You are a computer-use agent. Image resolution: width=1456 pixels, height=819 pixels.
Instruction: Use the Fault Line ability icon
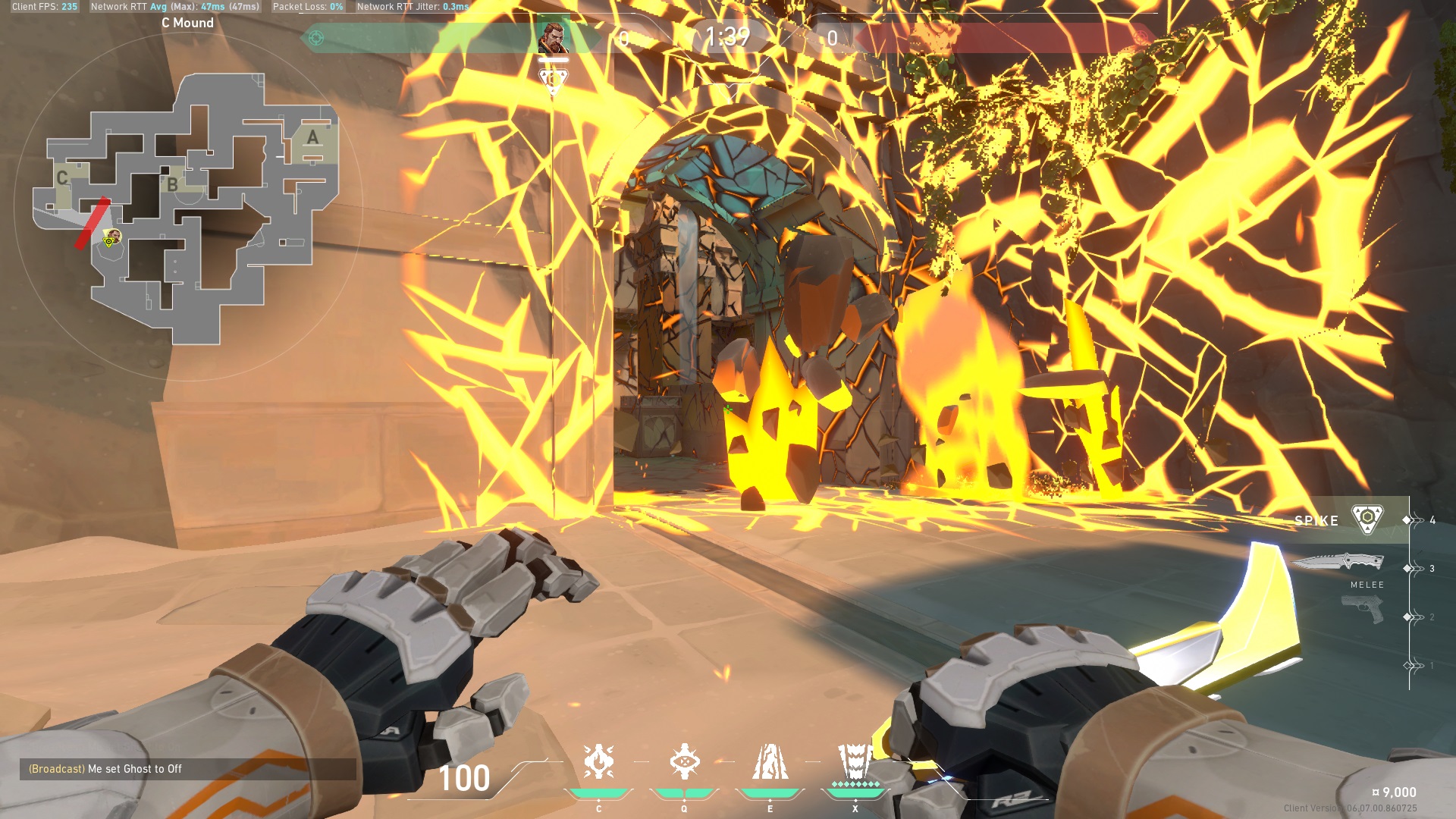[x=770, y=762]
